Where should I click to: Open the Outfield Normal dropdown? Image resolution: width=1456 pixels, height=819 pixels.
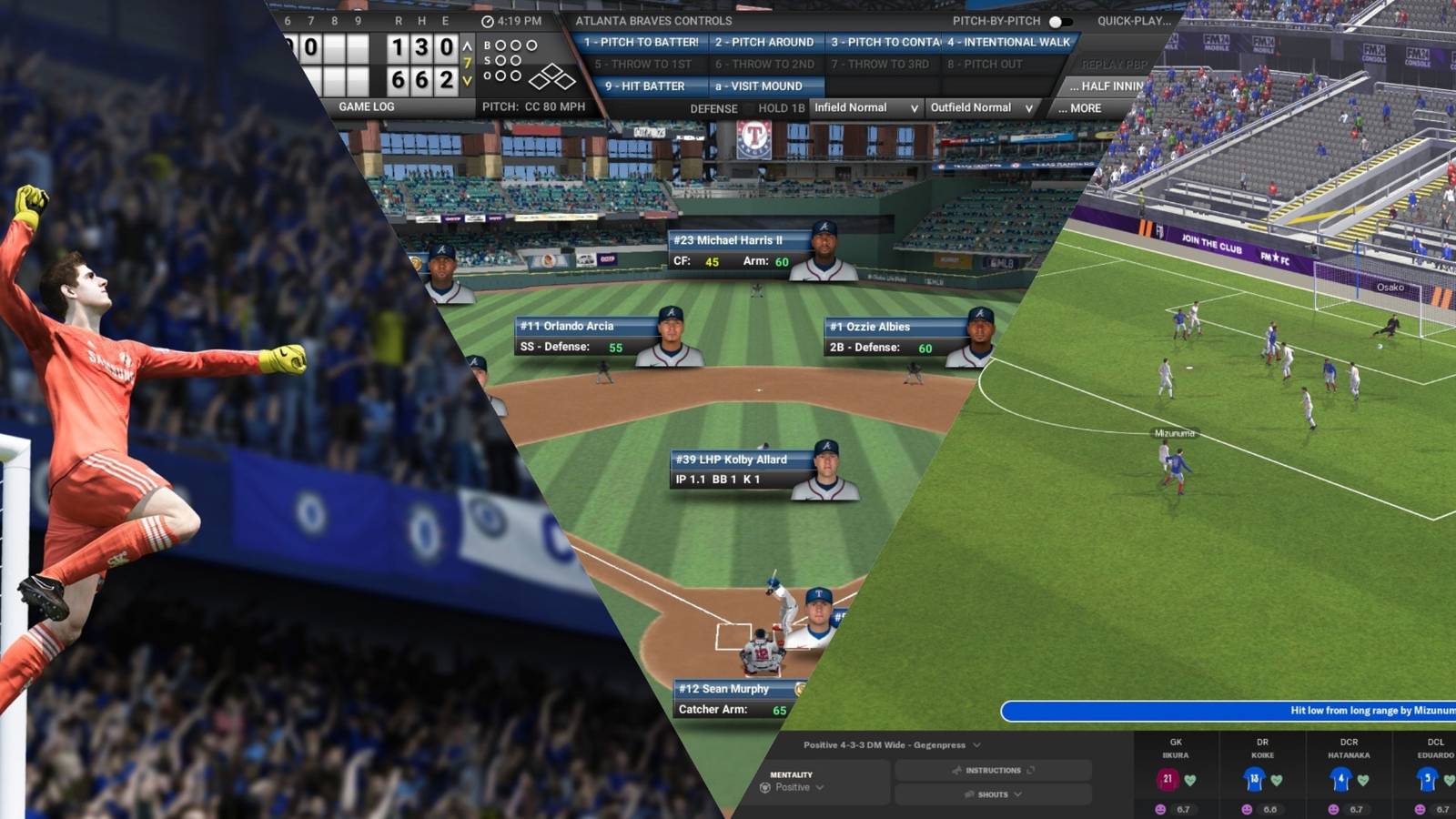coord(979,107)
